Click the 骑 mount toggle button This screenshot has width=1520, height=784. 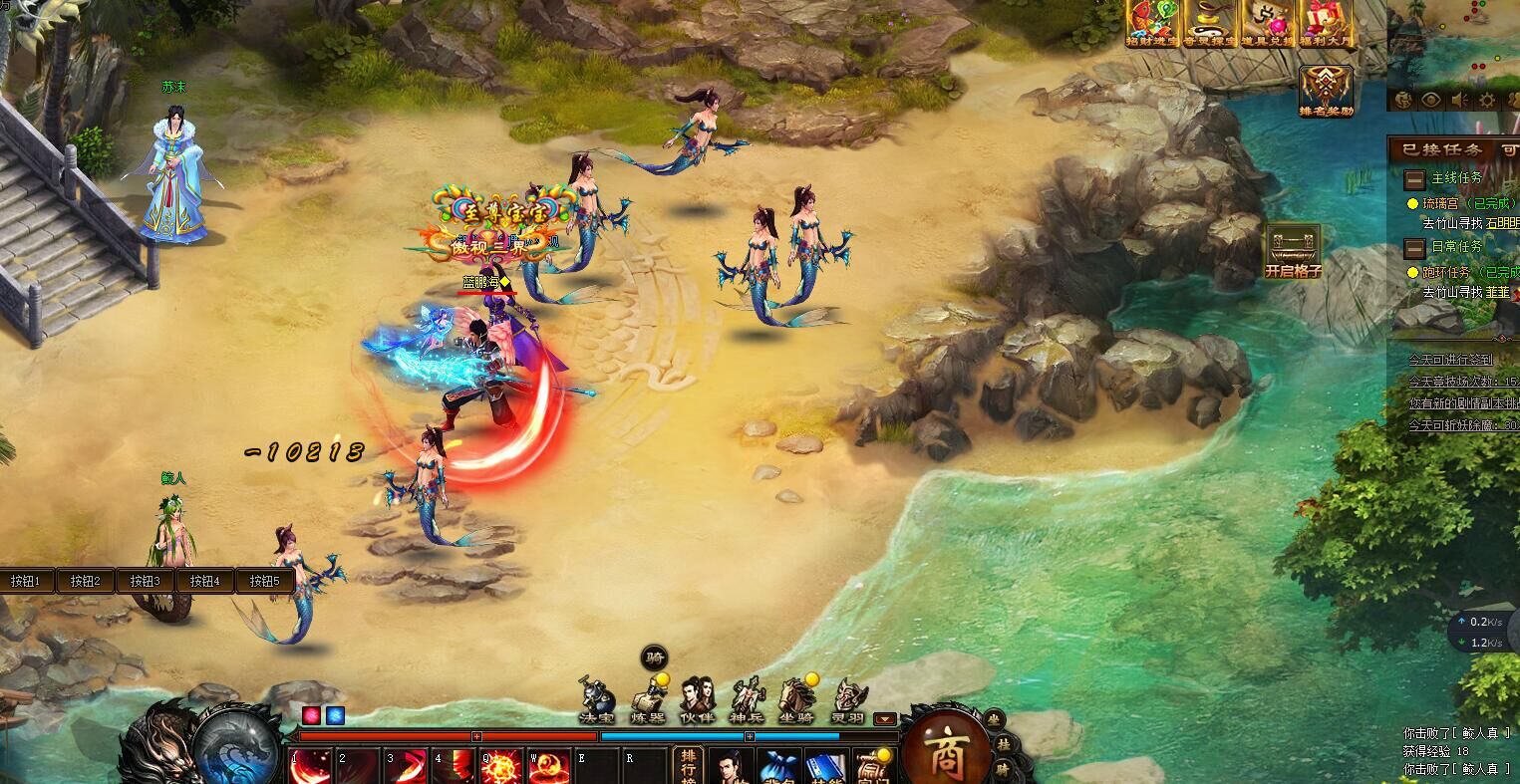tap(655, 657)
